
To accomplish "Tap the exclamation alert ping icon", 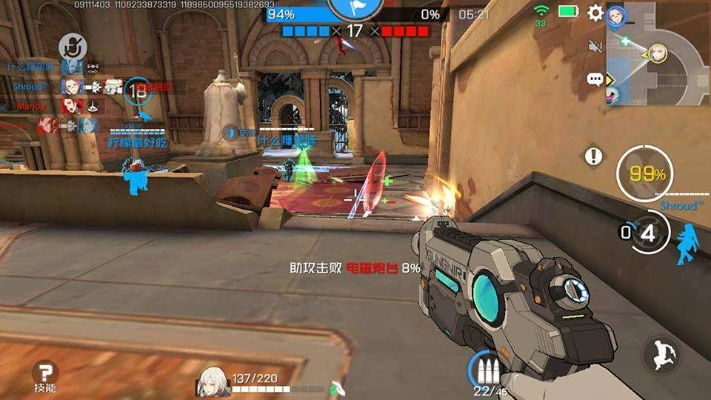I will point(595,156).
